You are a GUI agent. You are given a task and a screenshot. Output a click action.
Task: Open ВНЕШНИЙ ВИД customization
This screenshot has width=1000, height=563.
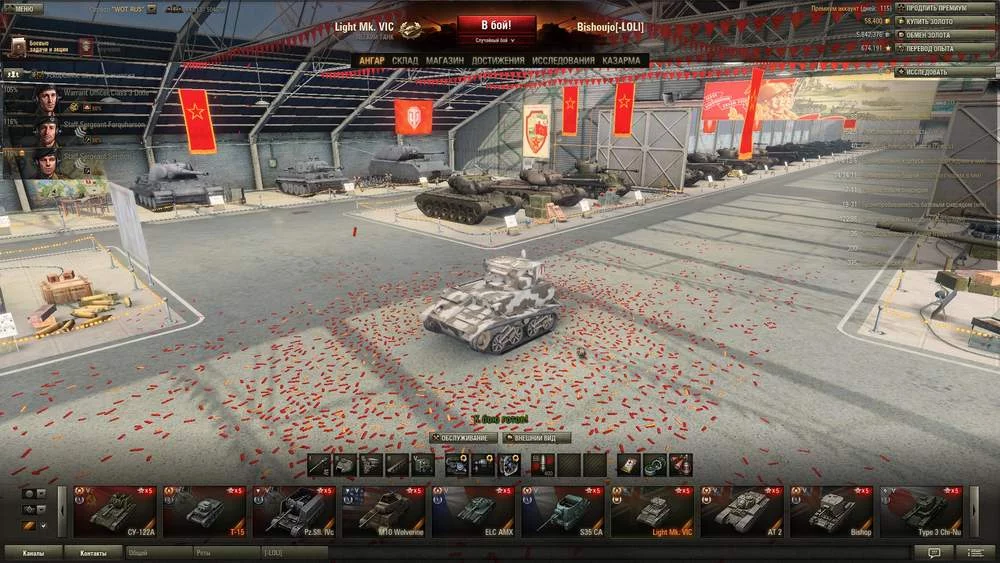pos(537,438)
